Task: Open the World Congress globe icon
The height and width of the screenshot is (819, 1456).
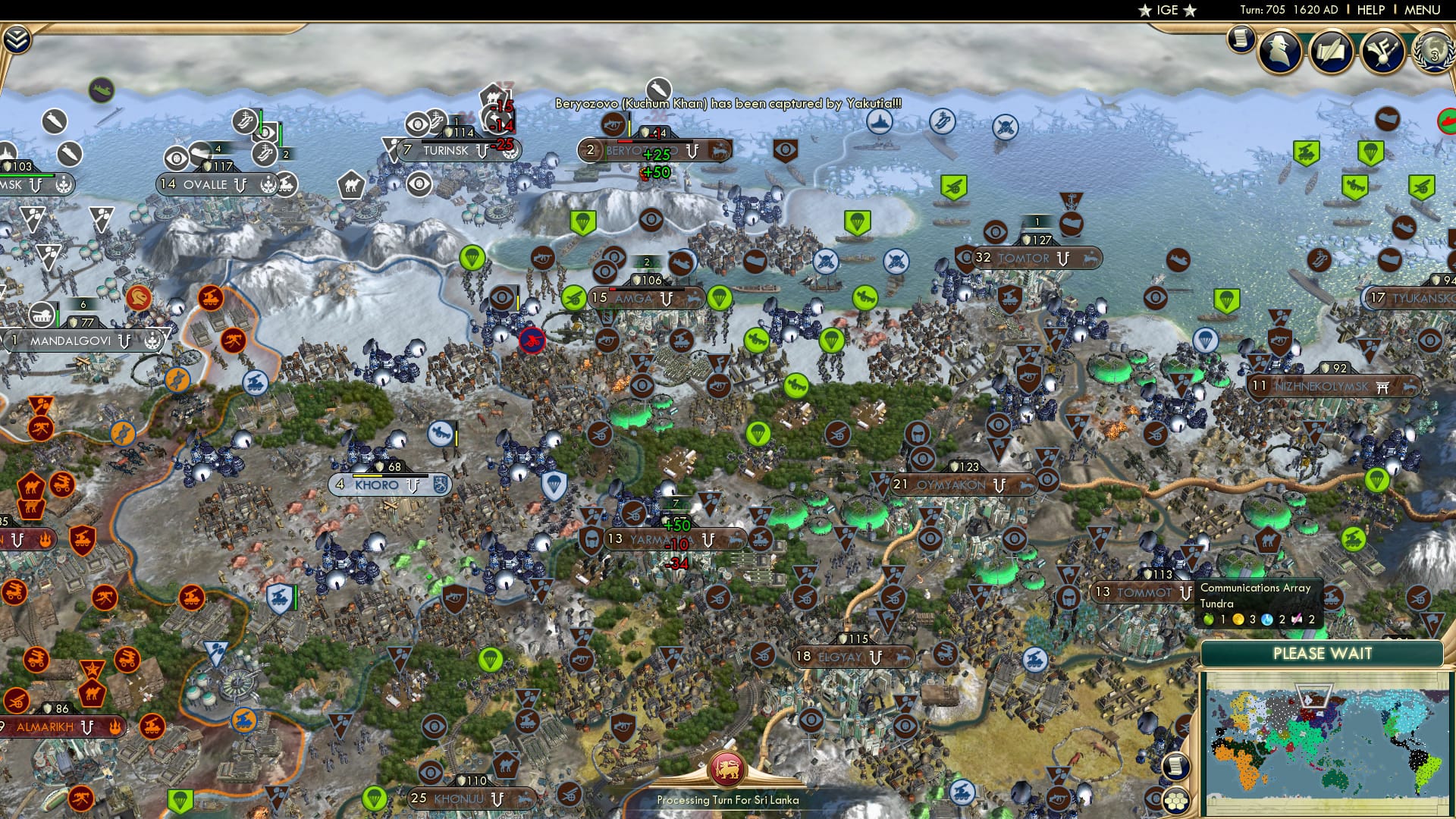Action: [x=1432, y=53]
